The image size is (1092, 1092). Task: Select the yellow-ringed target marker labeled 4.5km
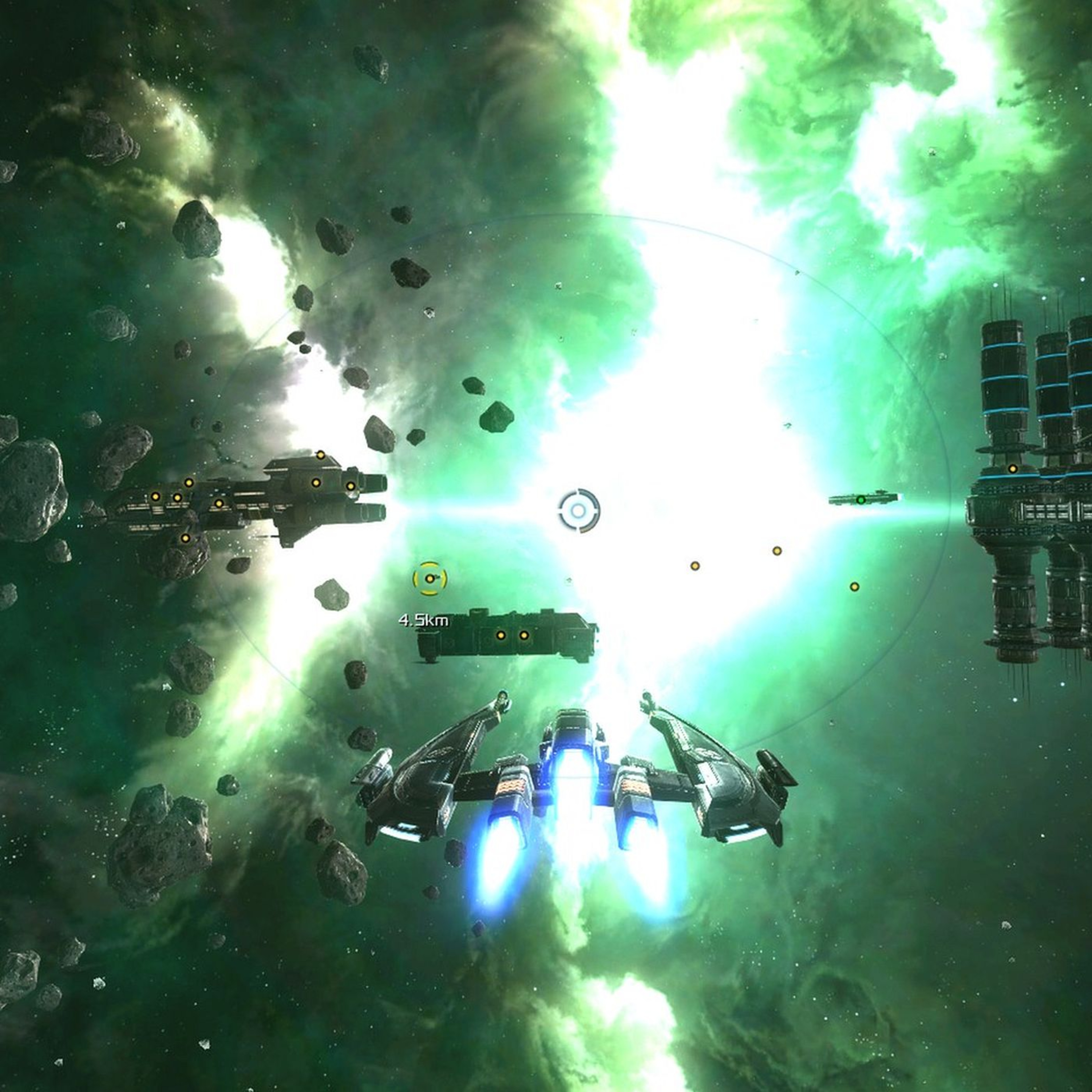click(430, 578)
